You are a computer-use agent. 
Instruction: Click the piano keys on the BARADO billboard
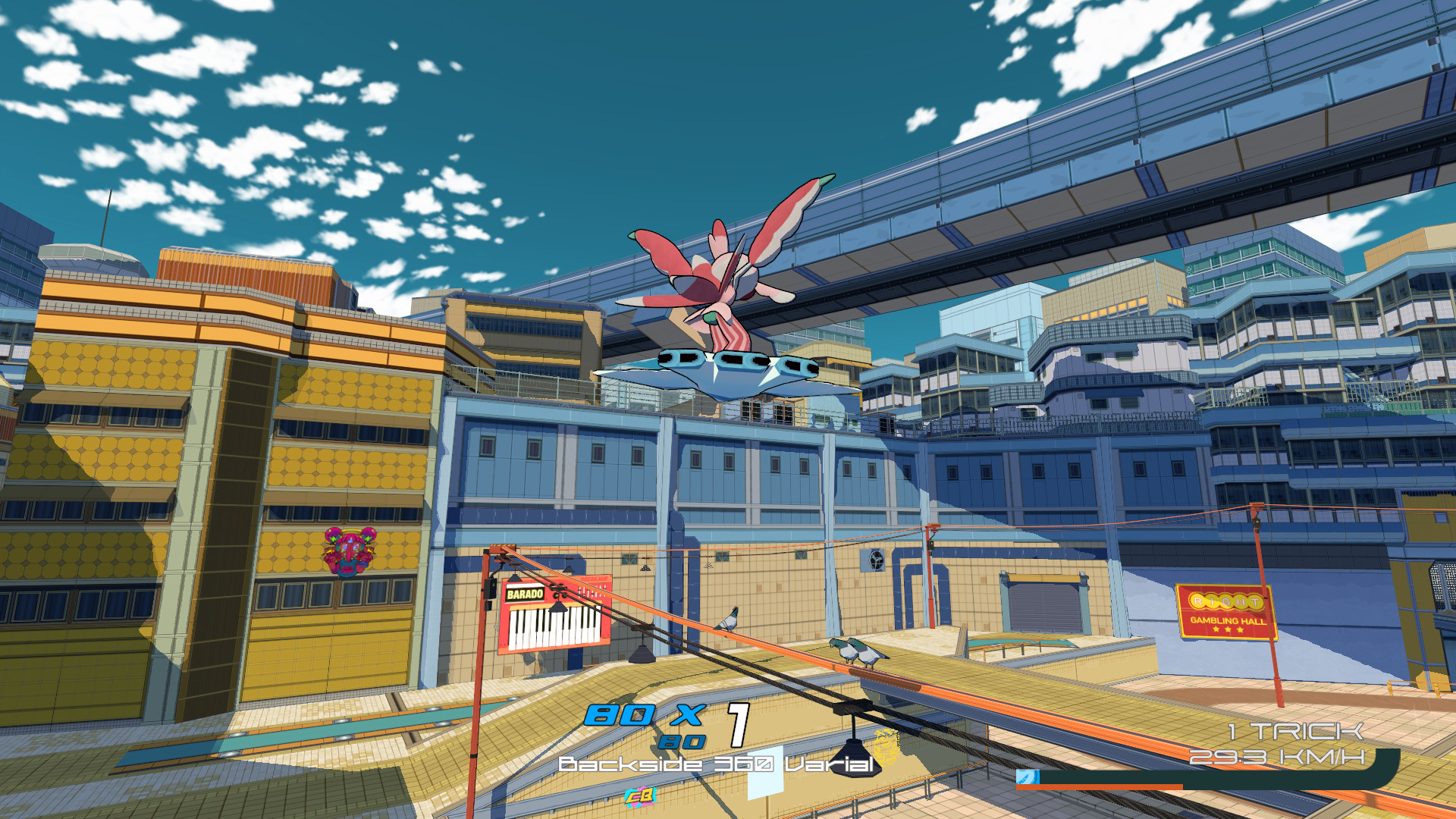tap(551, 627)
